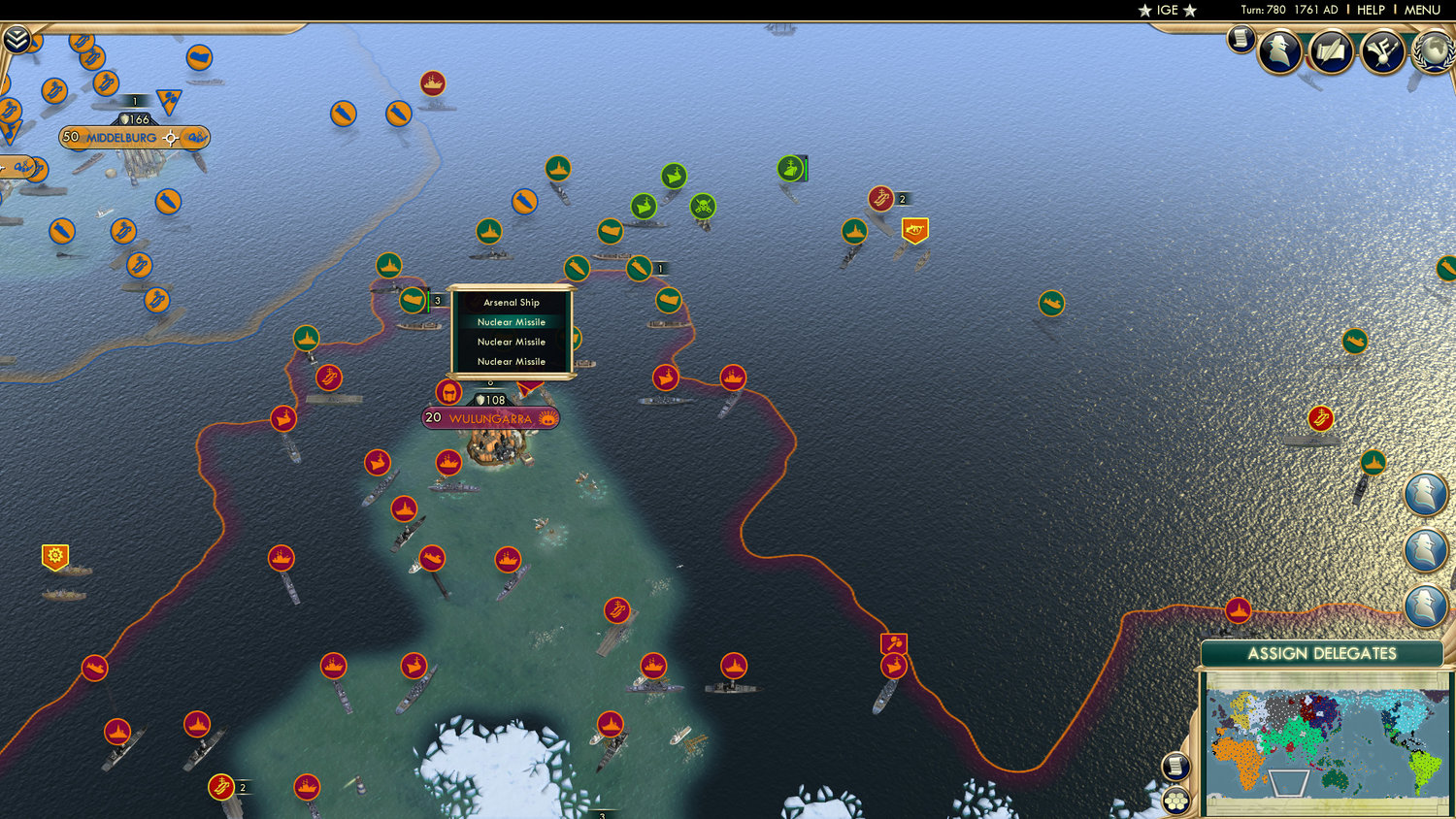Image resolution: width=1456 pixels, height=819 pixels.
Task: Expand the 3-unit stack badge beside the Arsenal Ship flag
Action: click(x=437, y=299)
